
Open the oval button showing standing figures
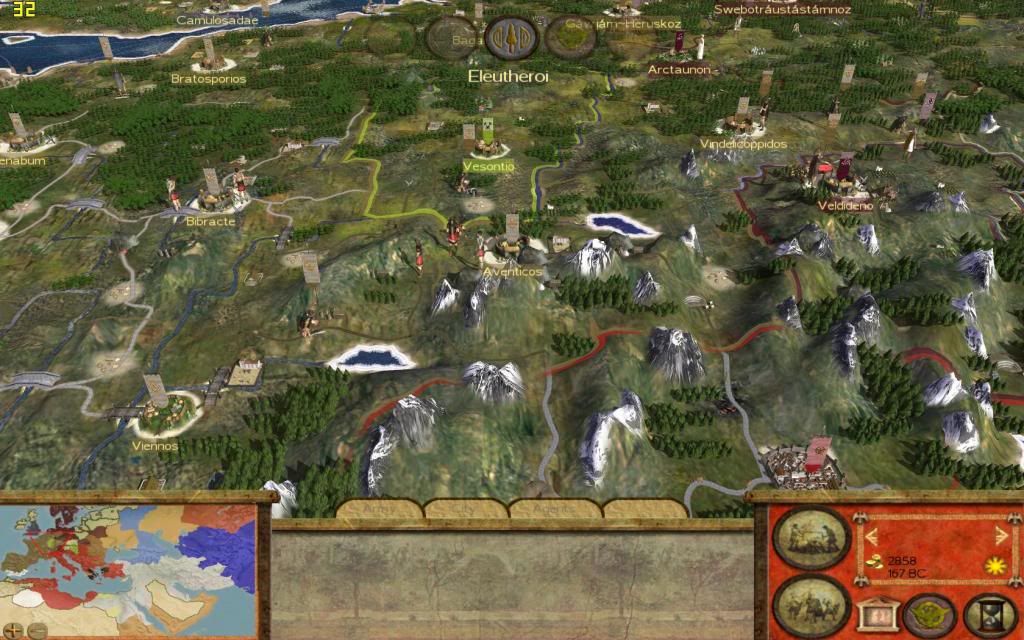[x=811, y=537]
